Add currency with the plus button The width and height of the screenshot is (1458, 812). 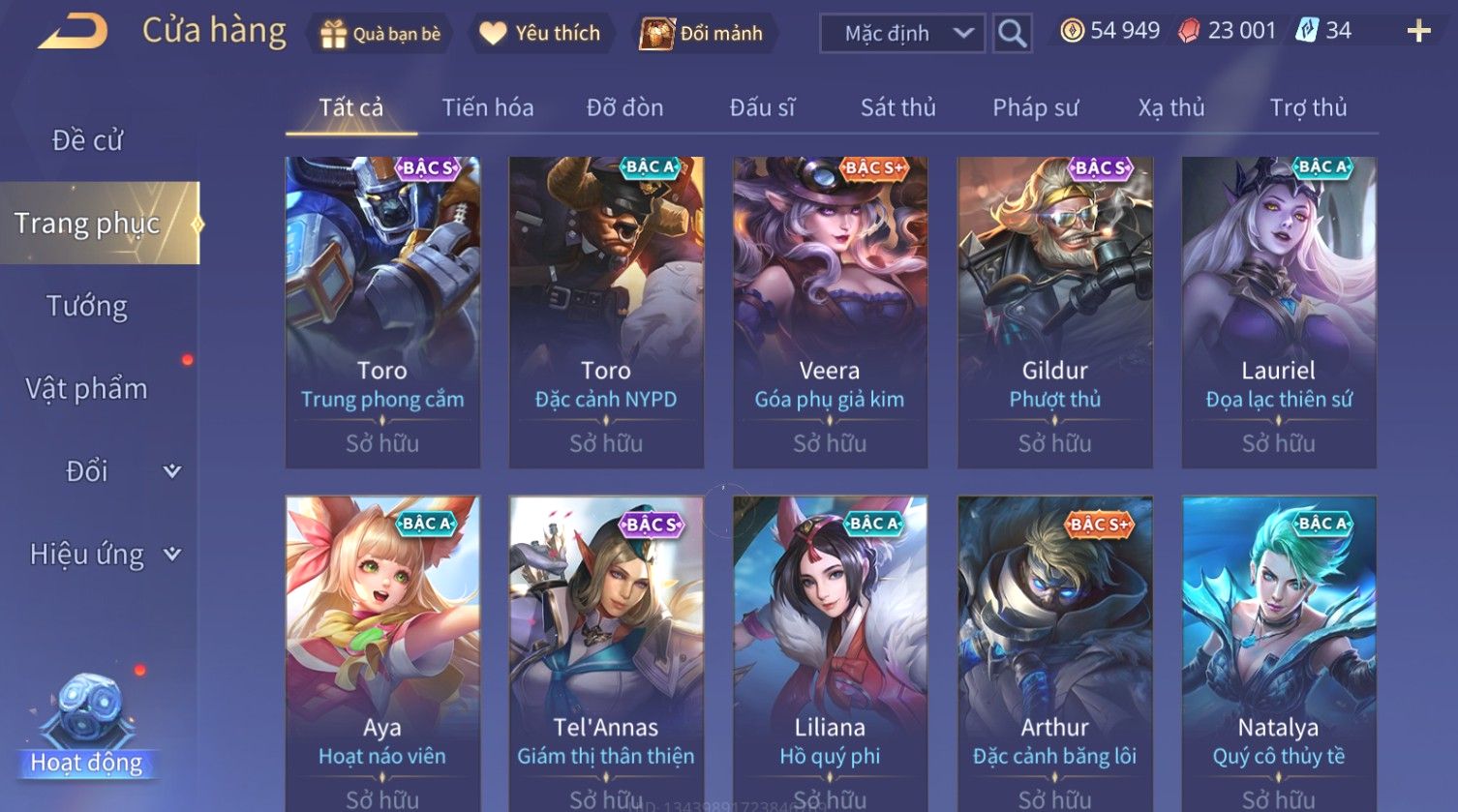click(1418, 32)
